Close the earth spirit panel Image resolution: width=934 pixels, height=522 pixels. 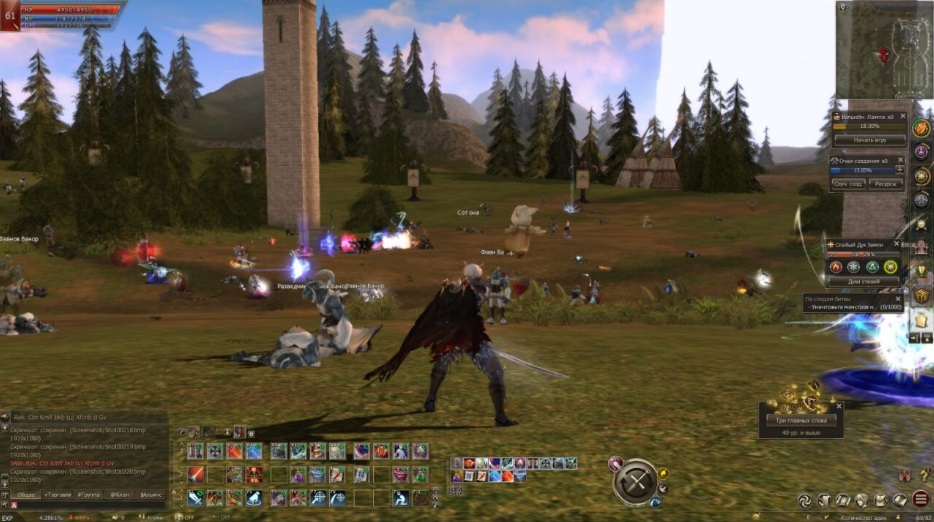(900, 245)
